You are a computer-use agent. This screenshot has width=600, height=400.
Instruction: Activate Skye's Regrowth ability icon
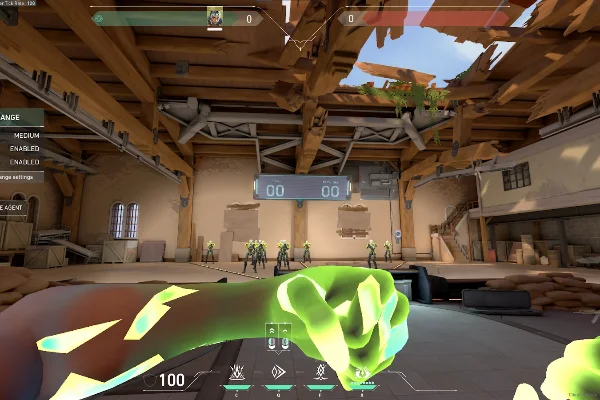[238, 374]
